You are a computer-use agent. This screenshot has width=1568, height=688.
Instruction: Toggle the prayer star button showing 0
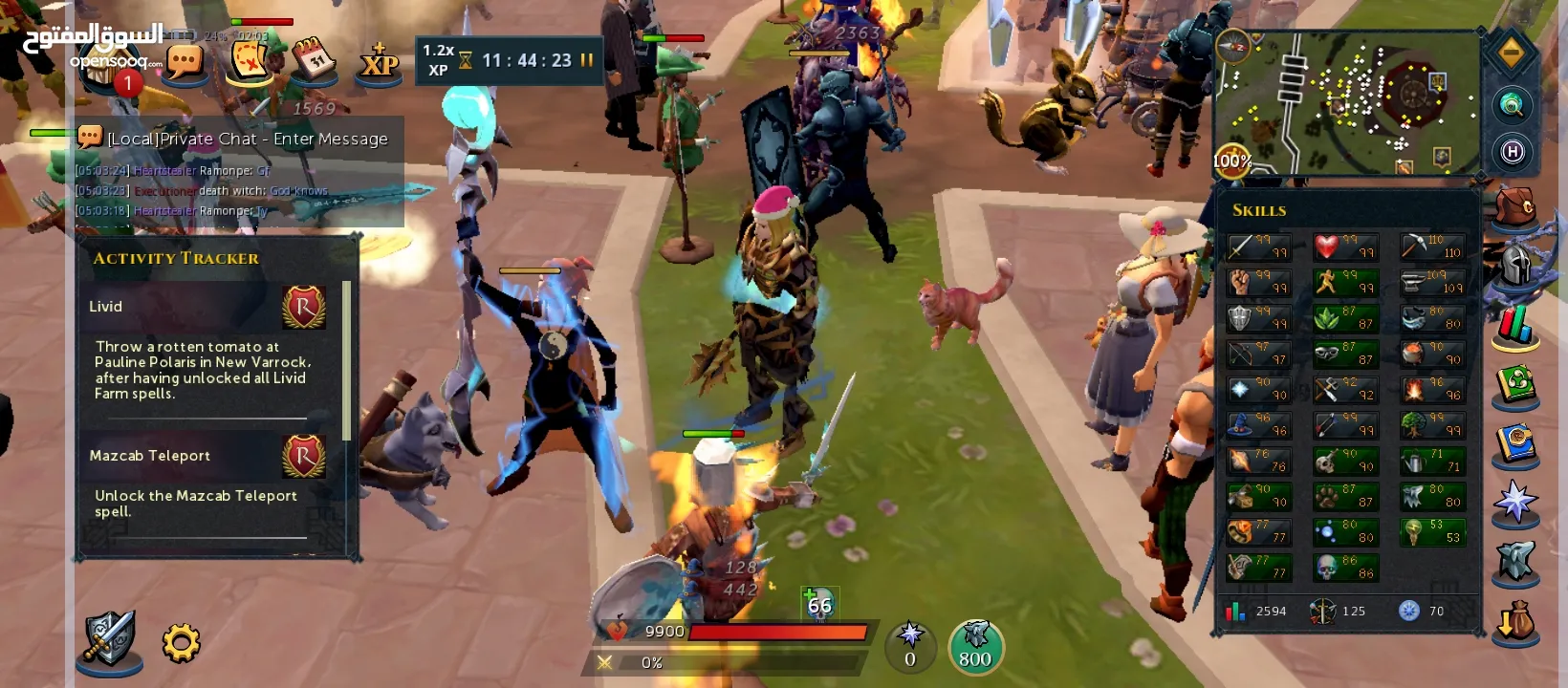910,646
